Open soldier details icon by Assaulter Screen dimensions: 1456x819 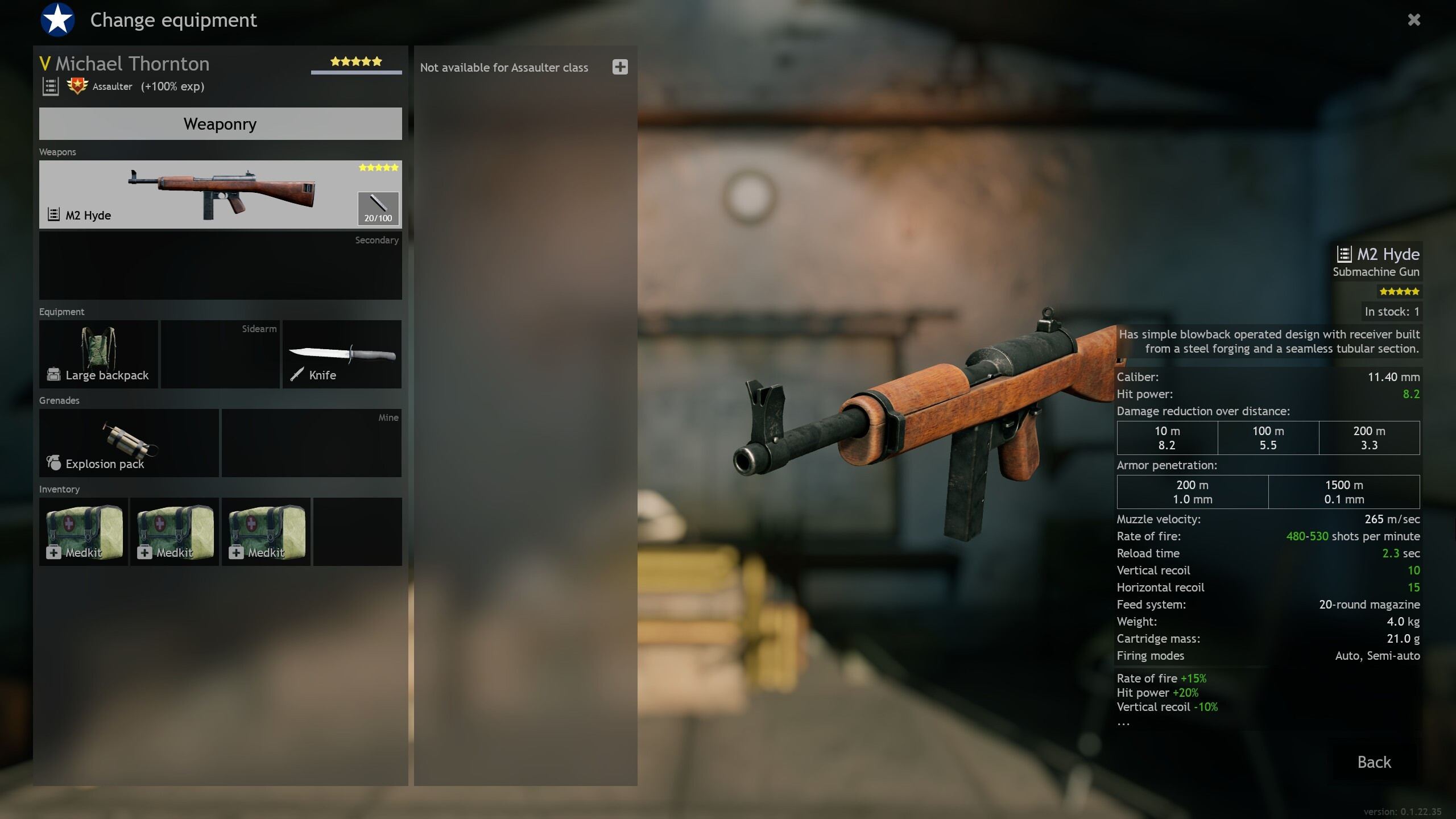[51, 86]
